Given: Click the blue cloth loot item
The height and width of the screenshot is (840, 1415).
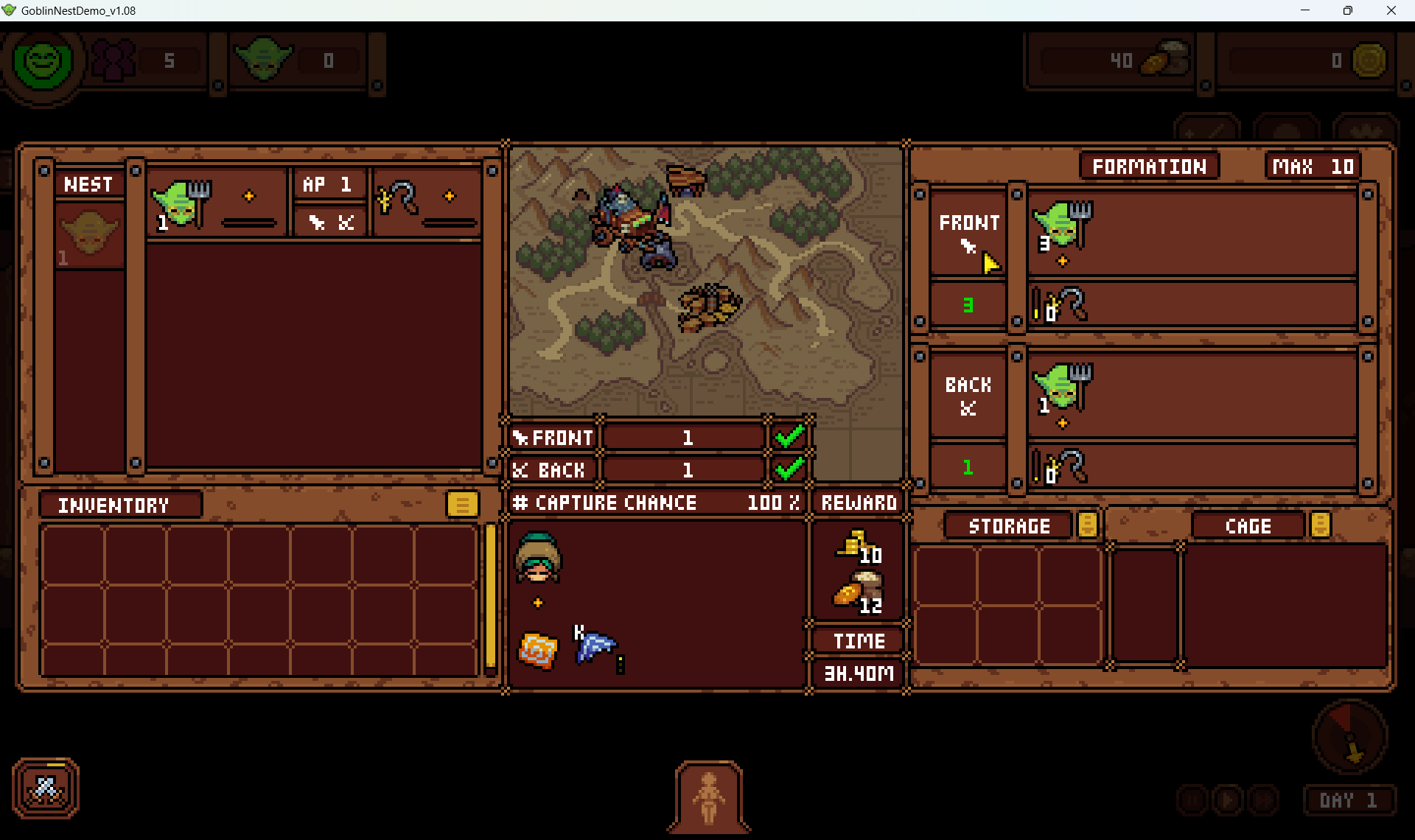Looking at the screenshot, I should (594, 646).
